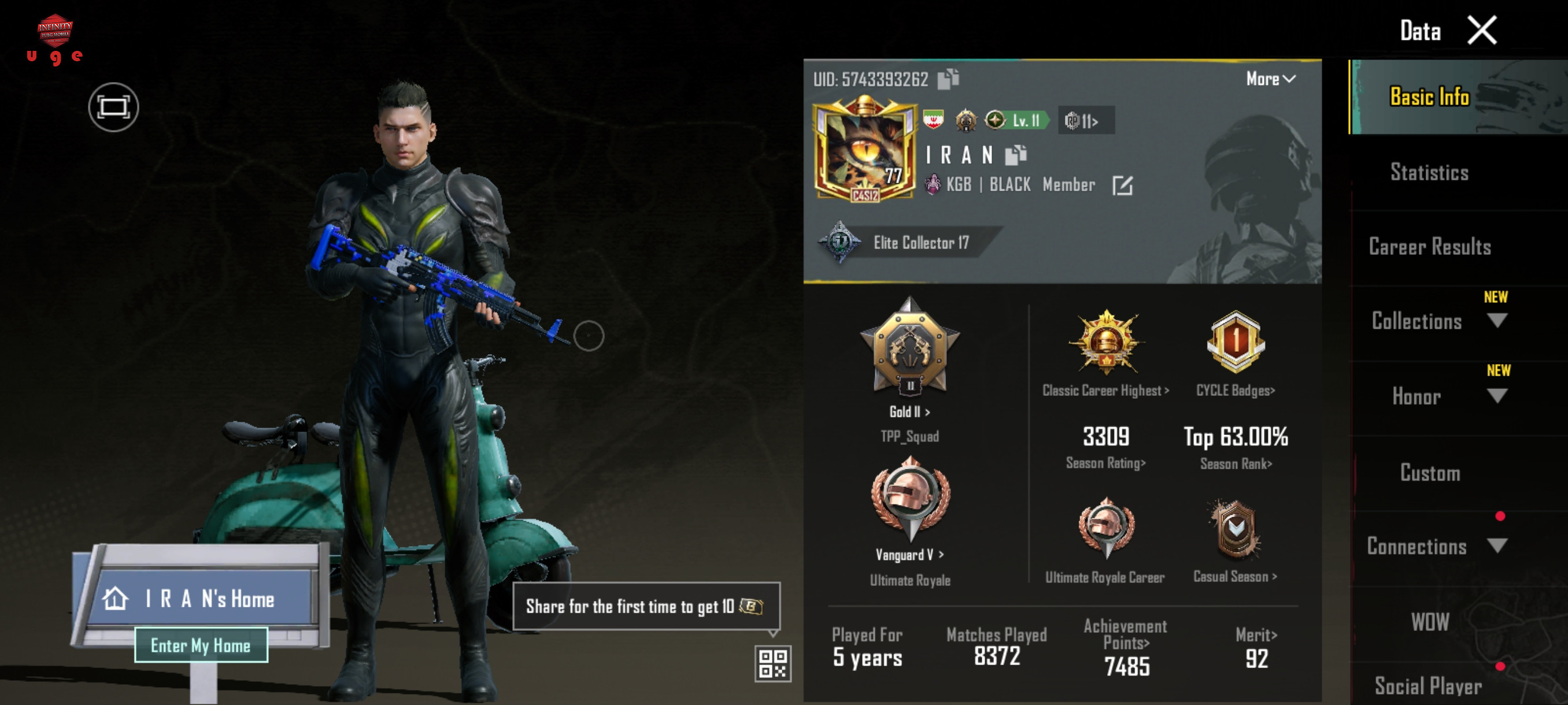Open the Custom tab
The image size is (1568, 705).
1429,473
